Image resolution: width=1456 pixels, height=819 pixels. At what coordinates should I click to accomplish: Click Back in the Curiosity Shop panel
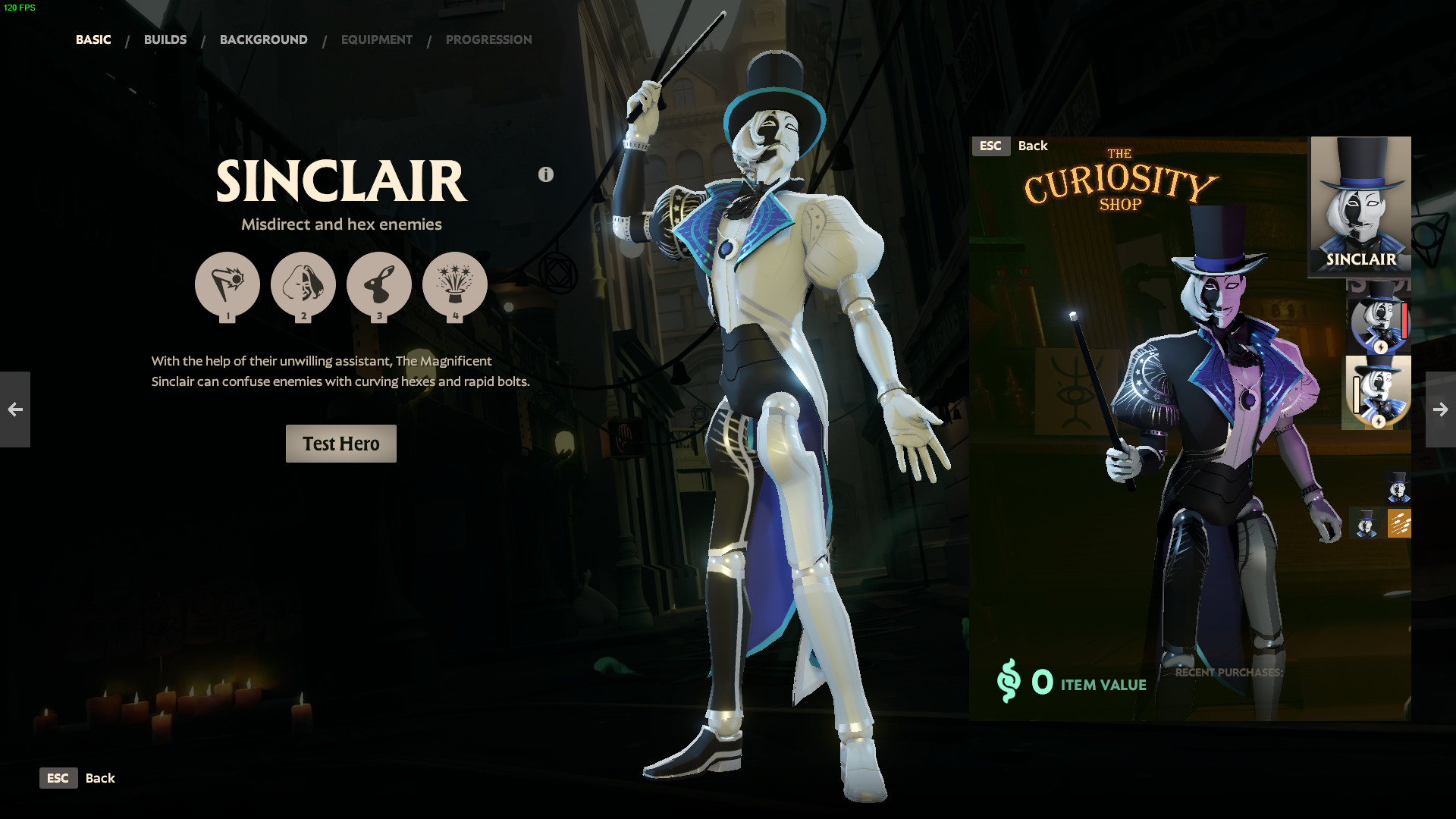pos(1032,146)
